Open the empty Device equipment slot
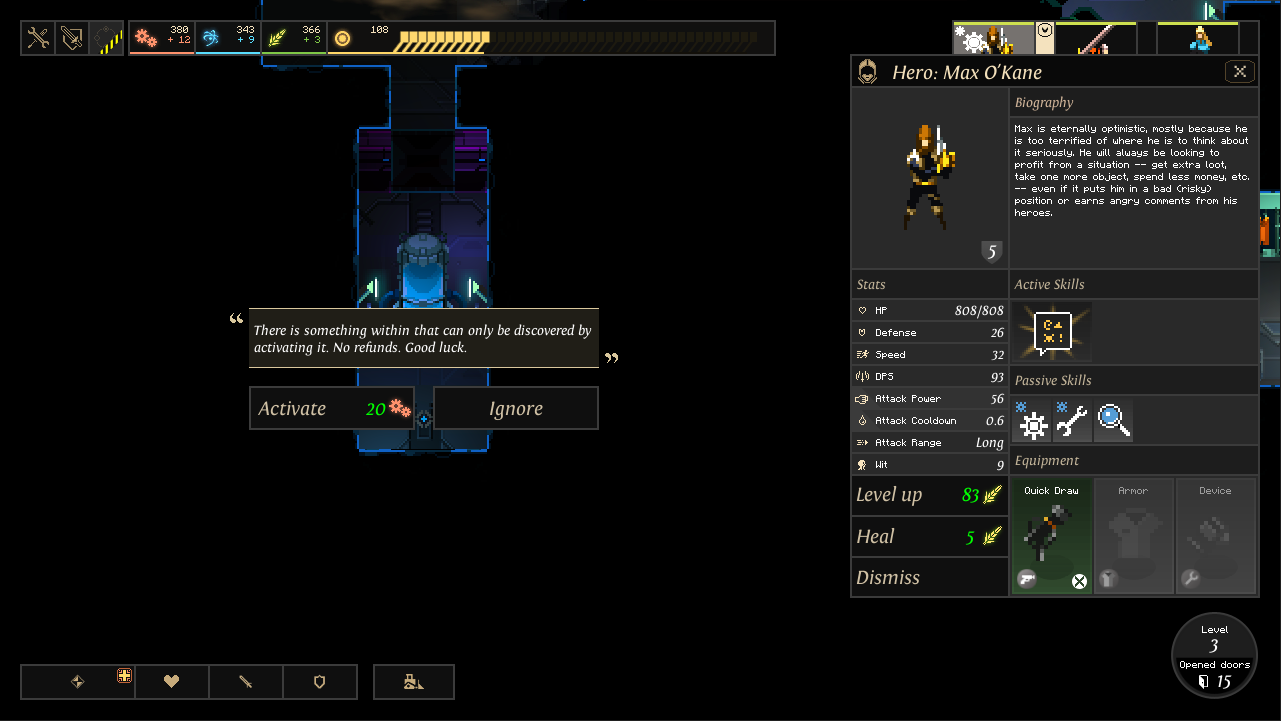 coord(1215,537)
